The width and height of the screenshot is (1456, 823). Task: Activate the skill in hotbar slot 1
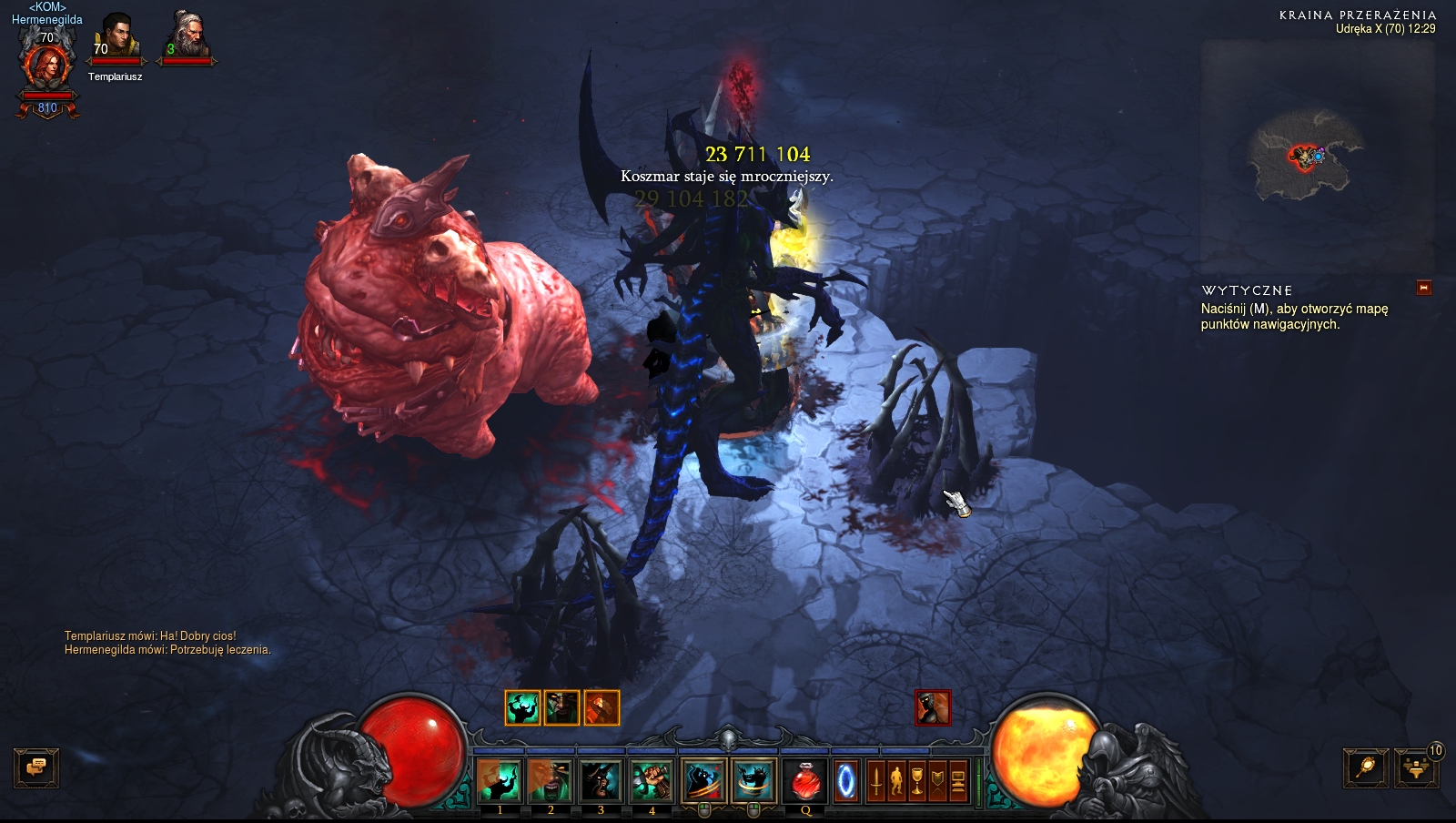(x=500, y=781)
